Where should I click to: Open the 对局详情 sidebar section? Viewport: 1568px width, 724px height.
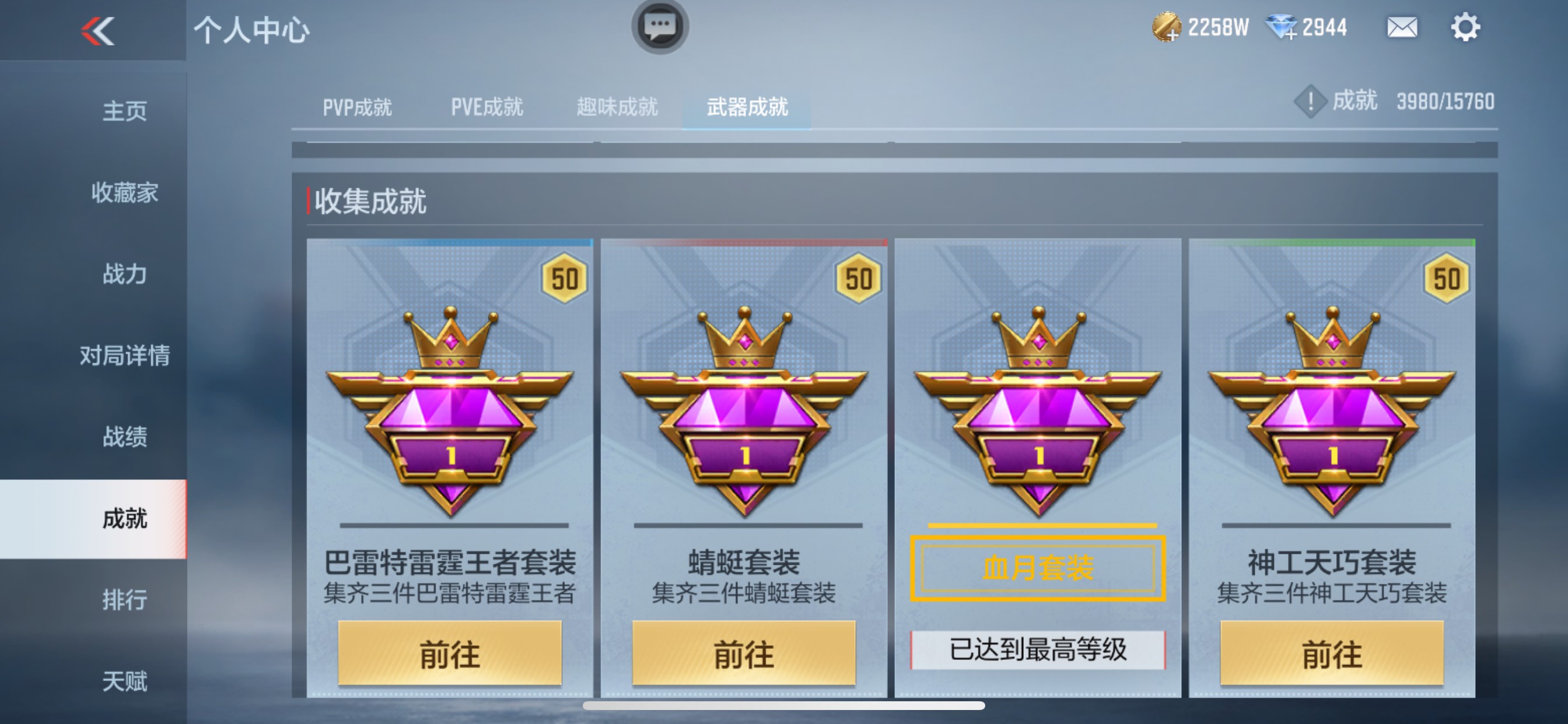point(125,356)
